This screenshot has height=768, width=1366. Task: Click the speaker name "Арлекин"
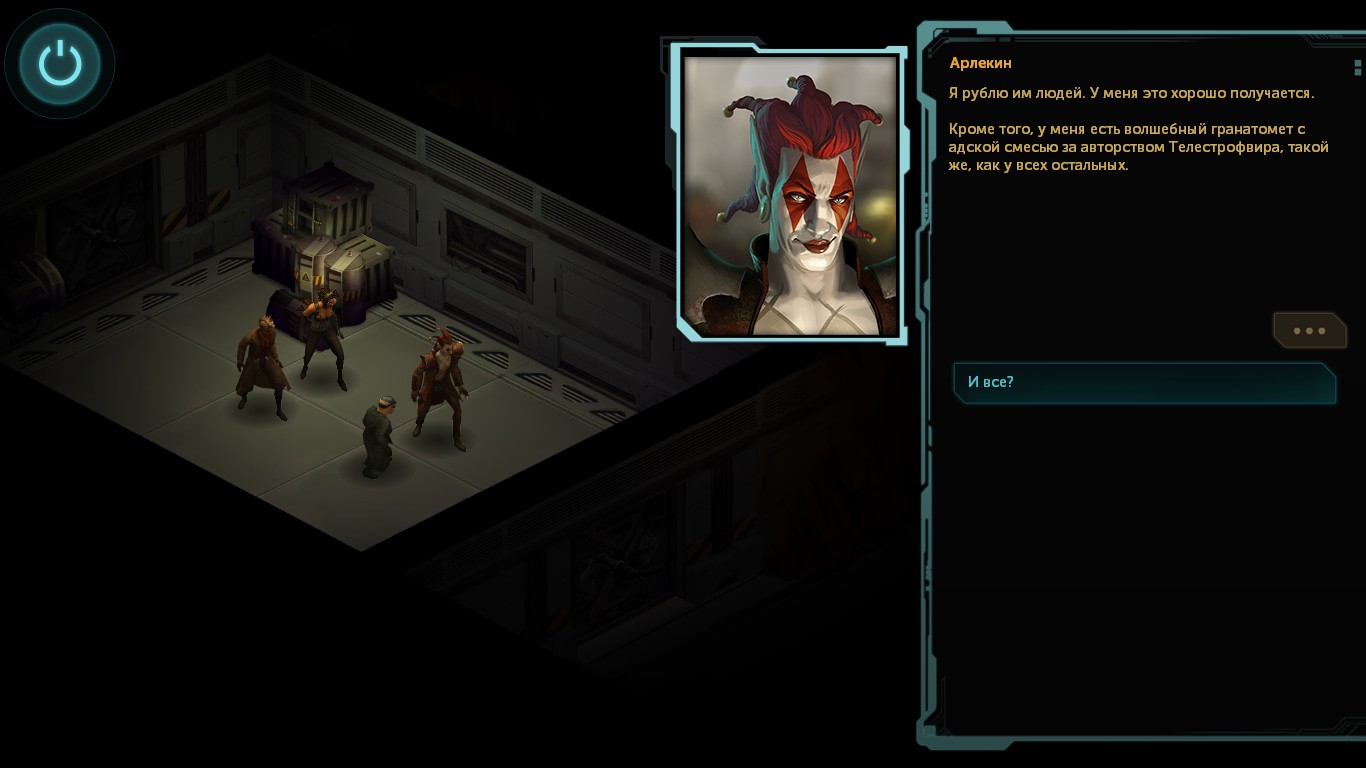coord(980,62)
